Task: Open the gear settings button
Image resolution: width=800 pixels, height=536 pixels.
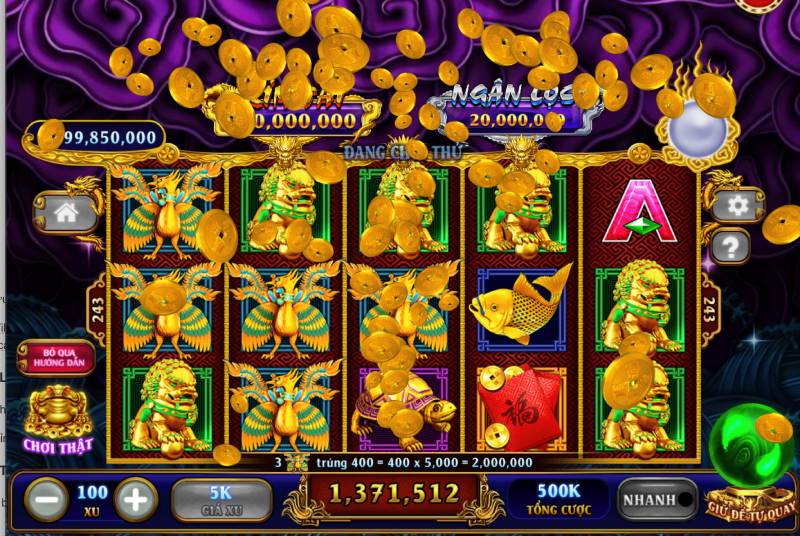Action: point(738,206)
